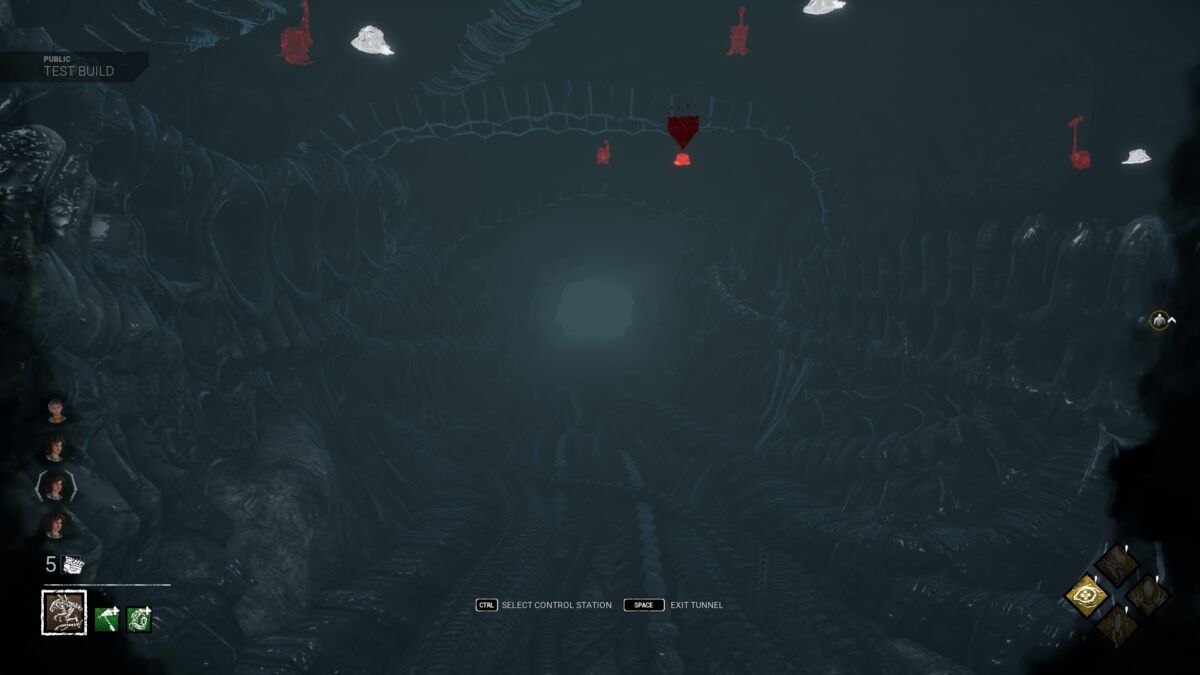Viewport: 1200px width, 675px height.
Task: Activate the Xenomorph power icon
Action: [64, 612]
